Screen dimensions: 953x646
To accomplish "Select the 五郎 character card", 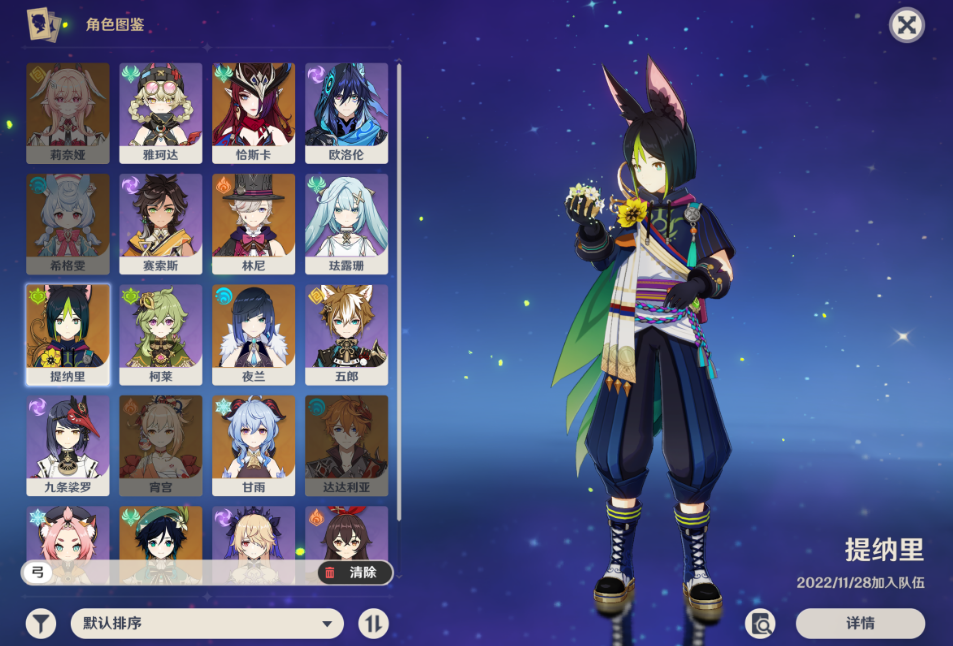I will [346, 334].
